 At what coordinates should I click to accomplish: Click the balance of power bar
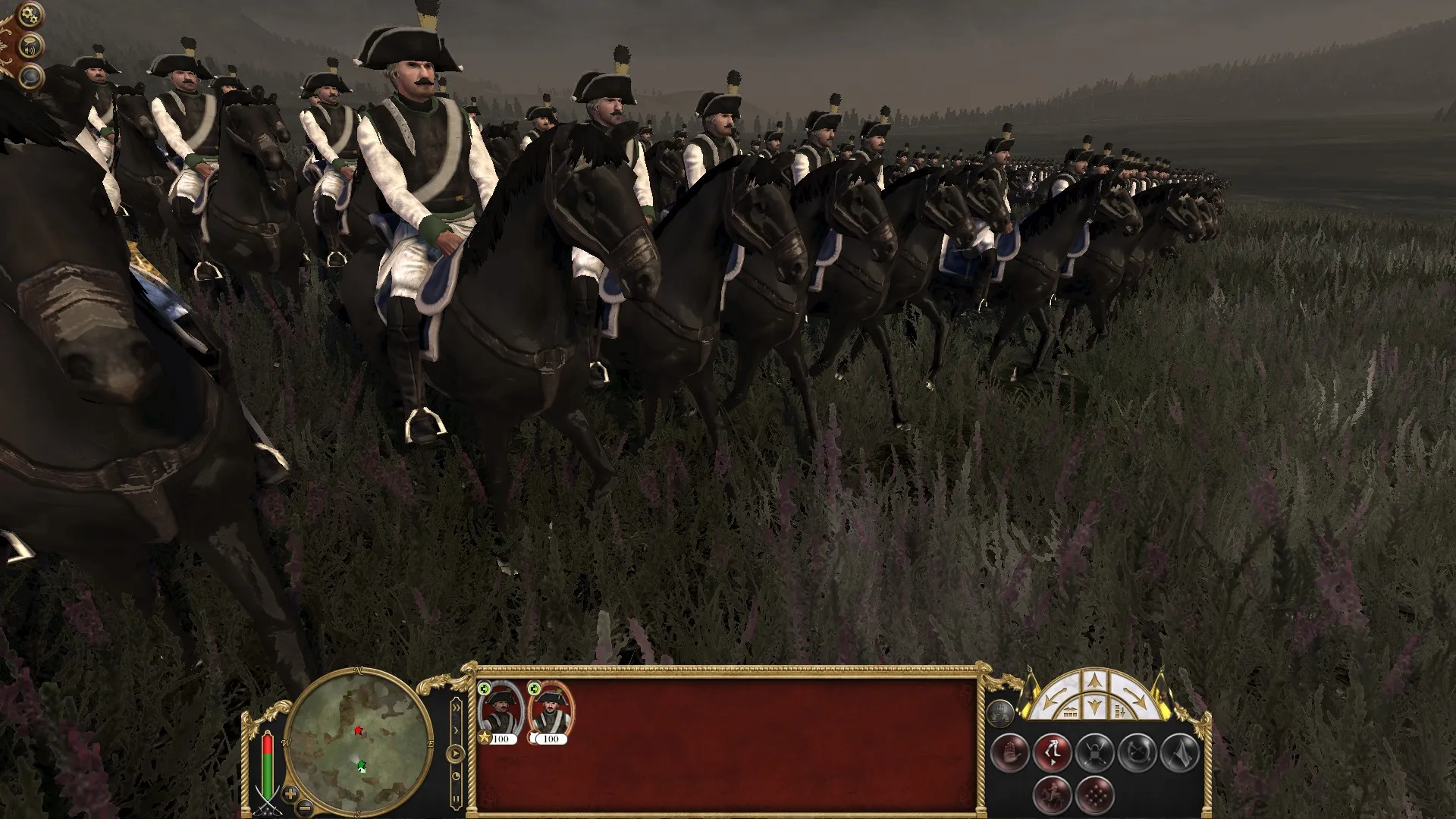268,765
